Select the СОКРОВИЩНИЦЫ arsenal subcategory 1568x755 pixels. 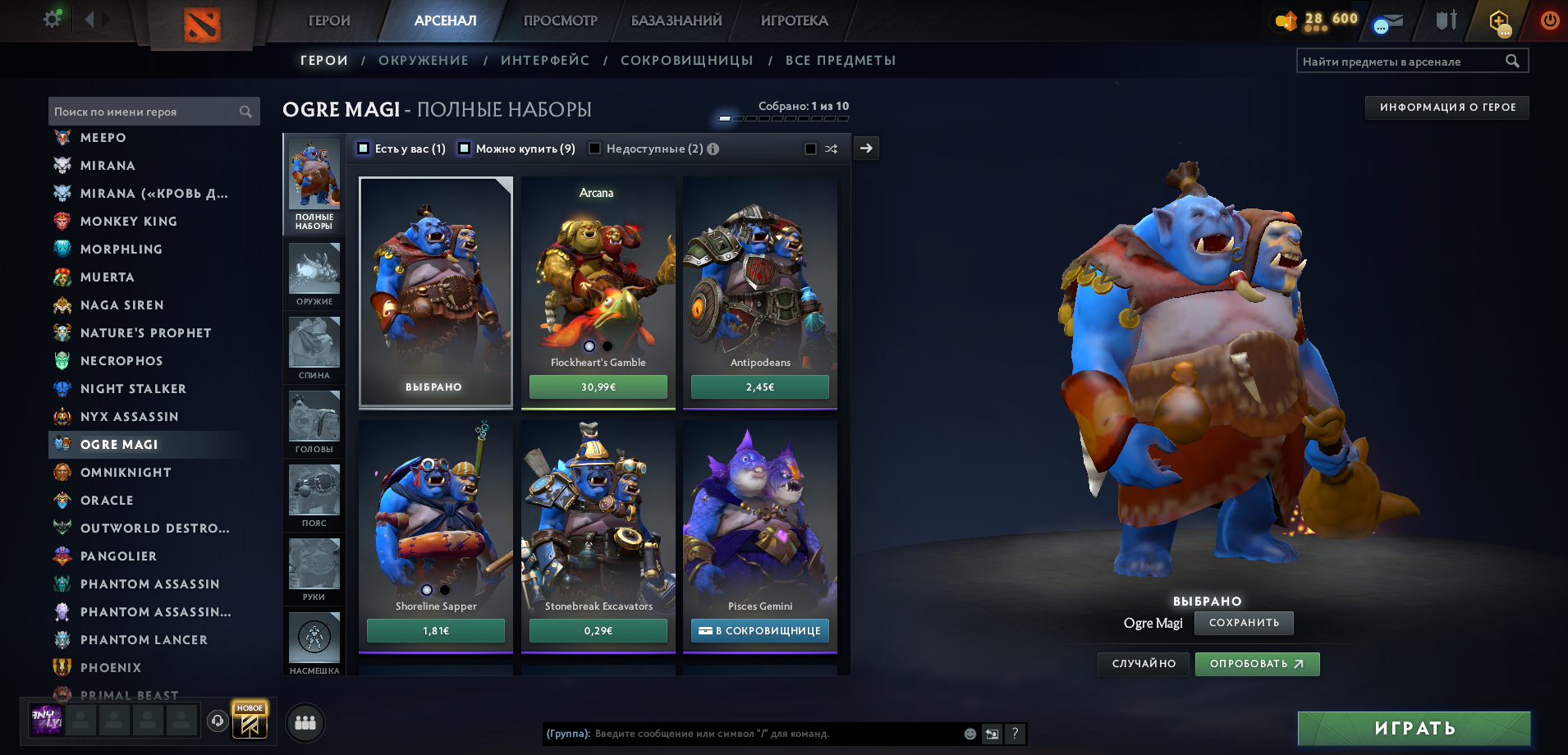coord(686,60)
